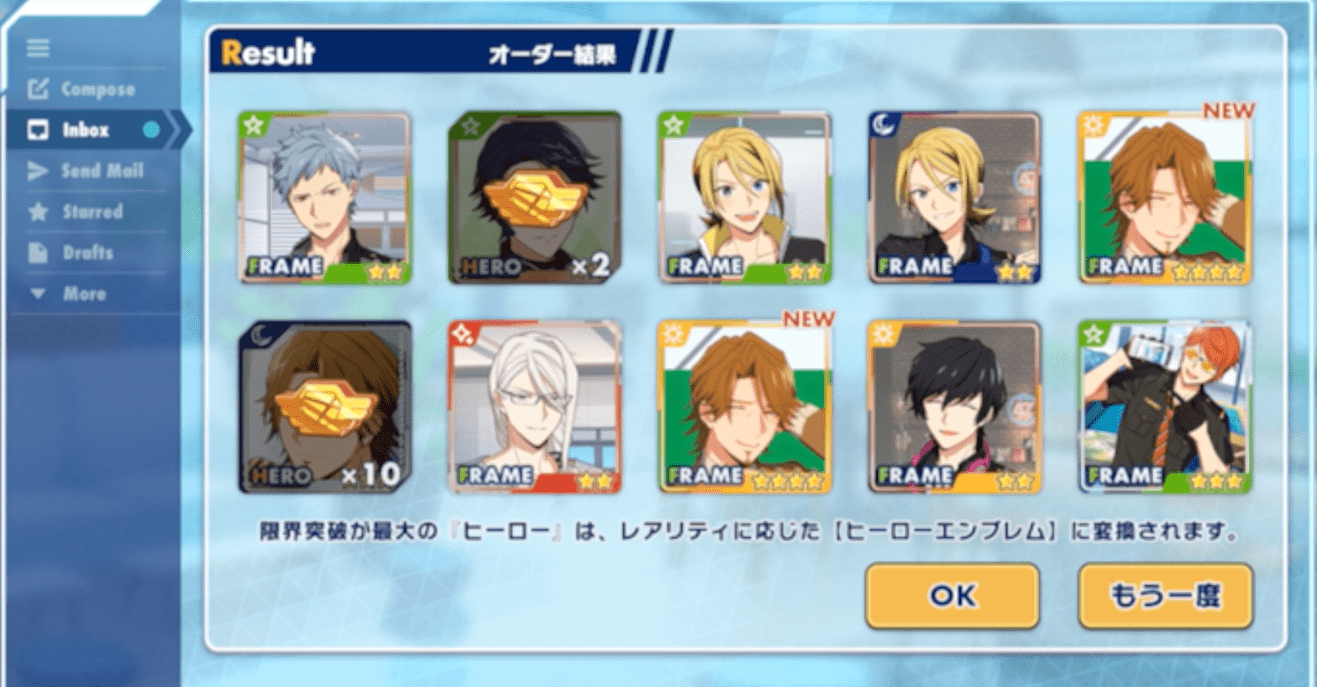Expand the More sidebar option
The image size is (1317, 687).
[x=84, y=294]
